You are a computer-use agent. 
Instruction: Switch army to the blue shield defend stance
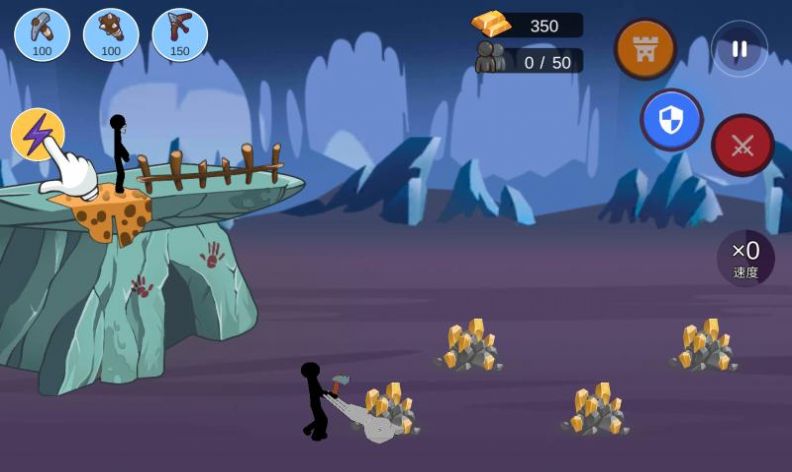[672, 121]
